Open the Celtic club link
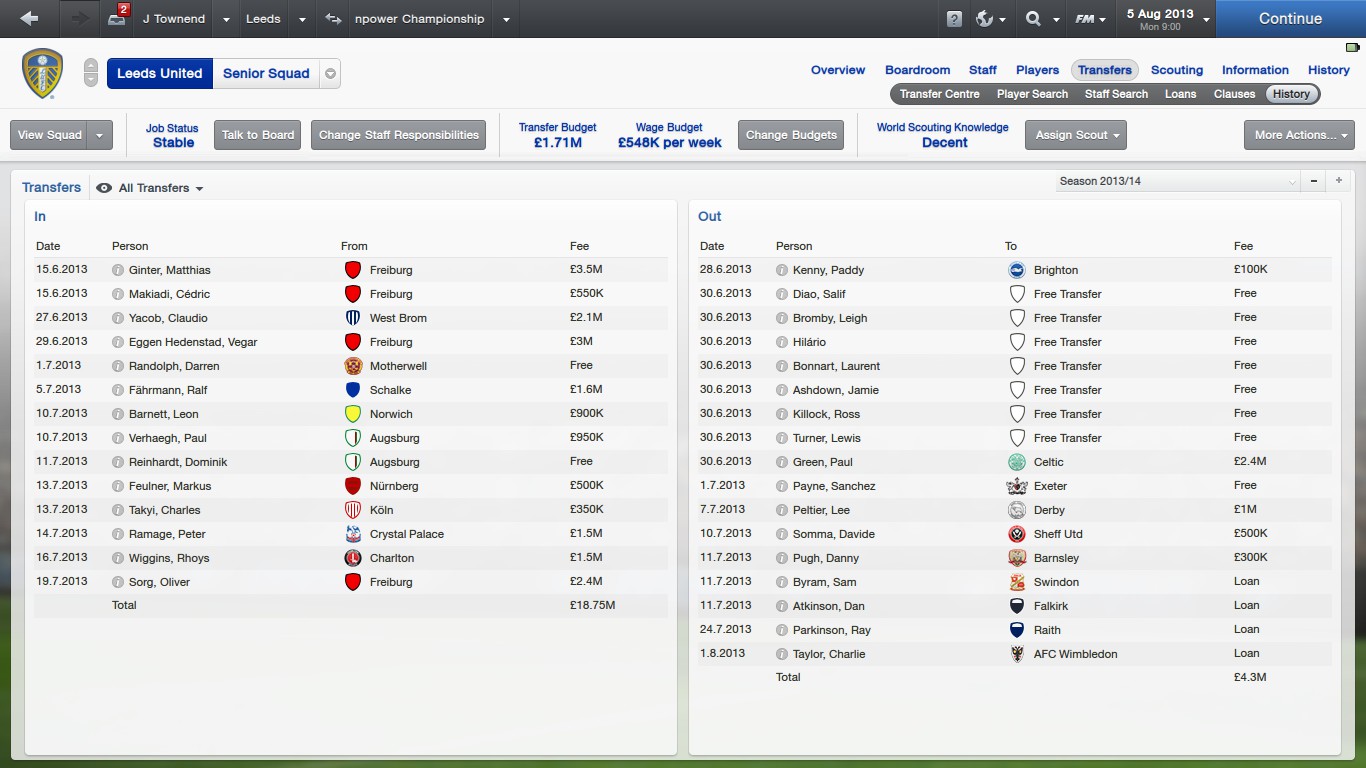This screenshot has width=1366, height=768. click(x=1048, y=462)
